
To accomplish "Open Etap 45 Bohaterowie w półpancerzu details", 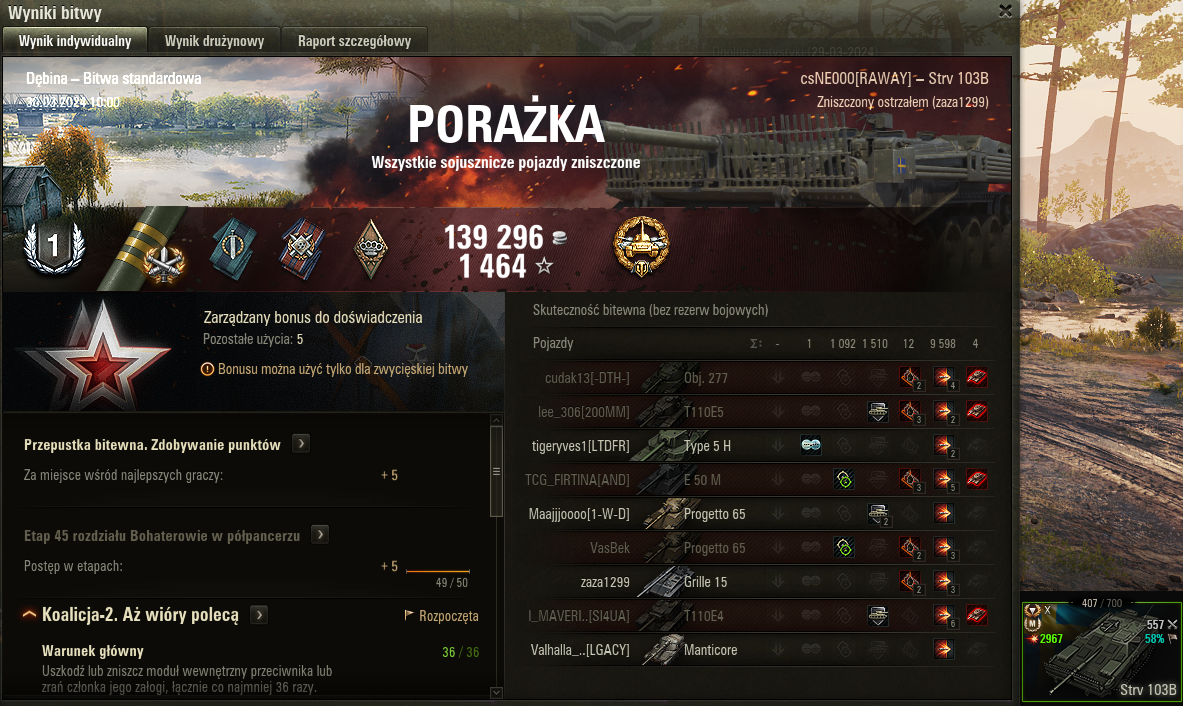I will (x=319, y=535).
